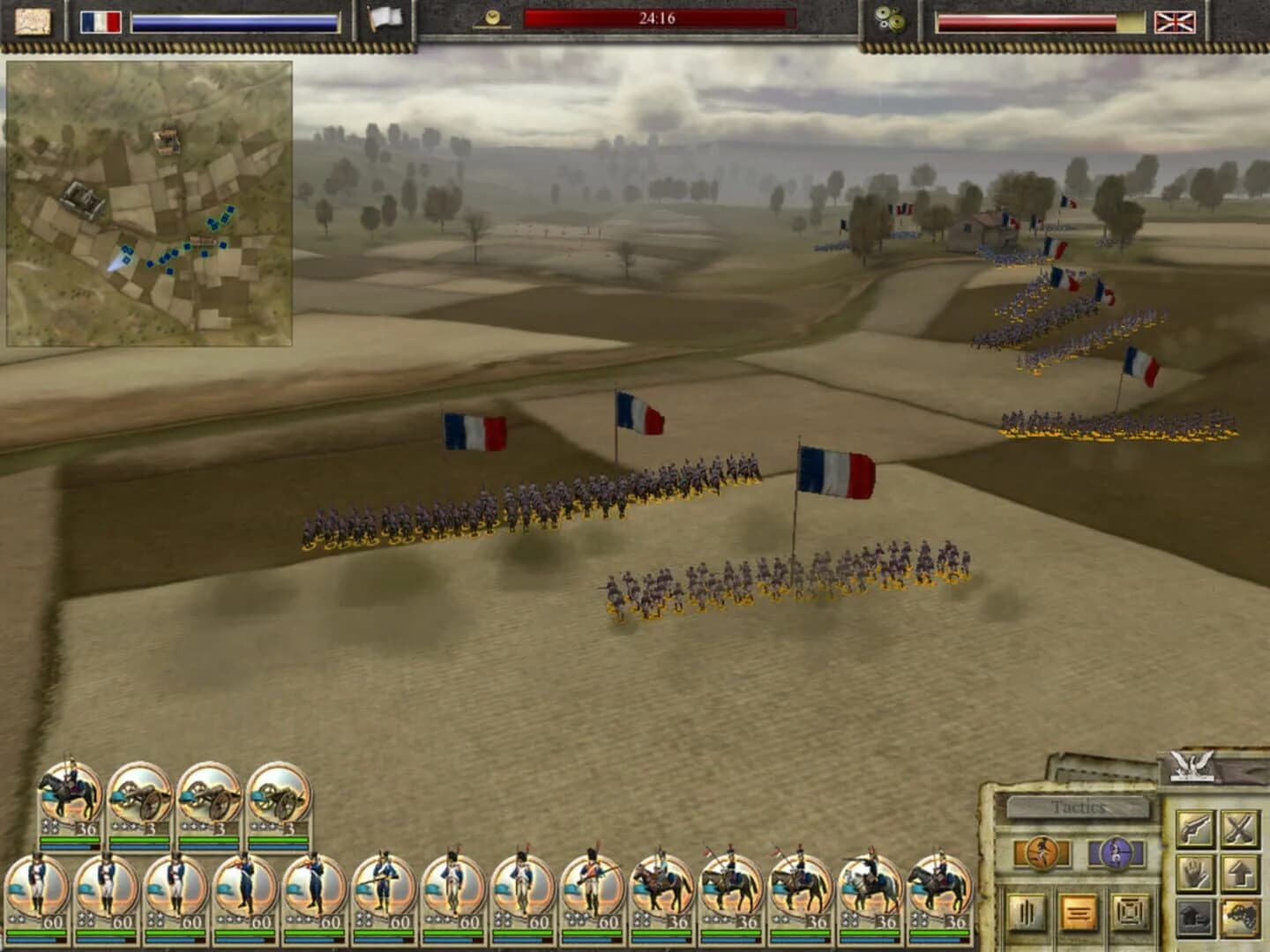This screenshot has height=952, width=1270.
Task: Click the charge arrow icon
Action: [x=1241, y=874]
